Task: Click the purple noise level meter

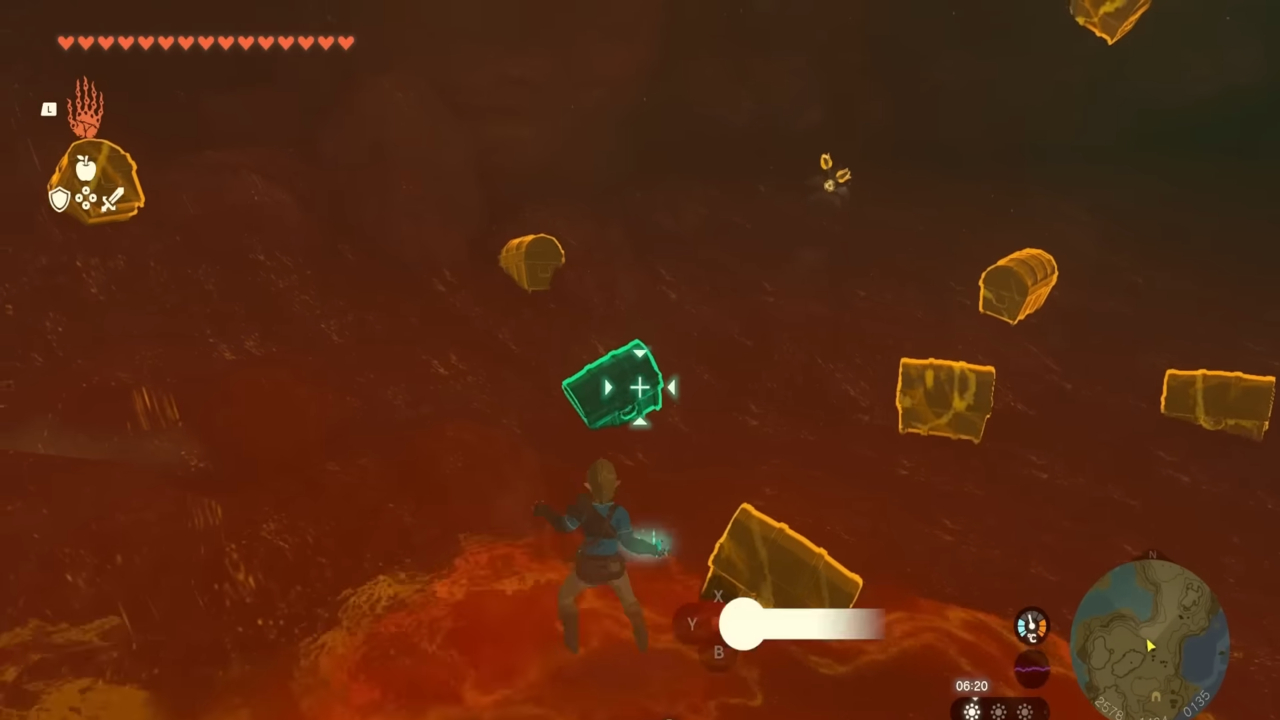Action: coord(1031,668)
